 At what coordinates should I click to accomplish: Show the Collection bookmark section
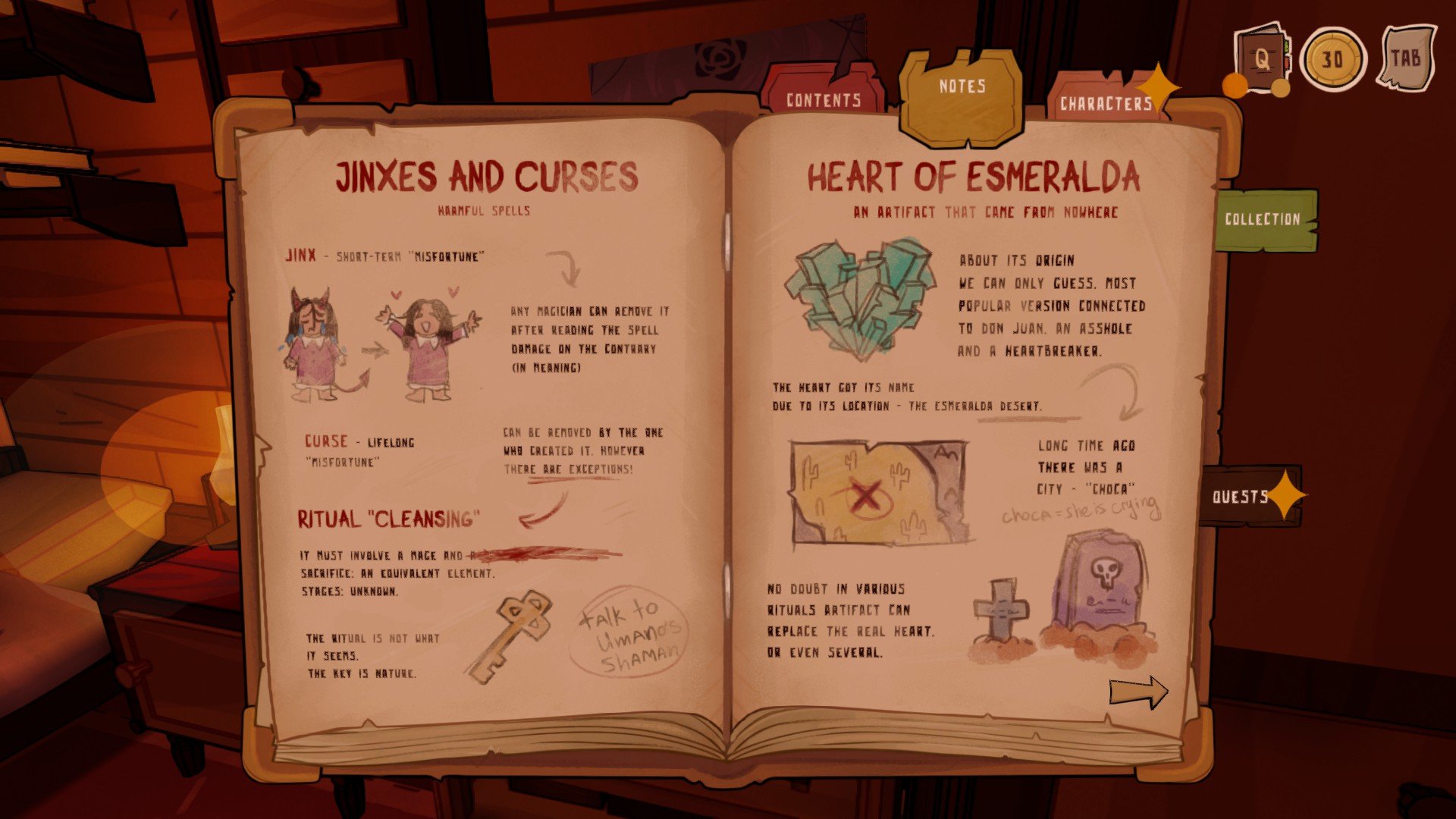coord(1263,219)
